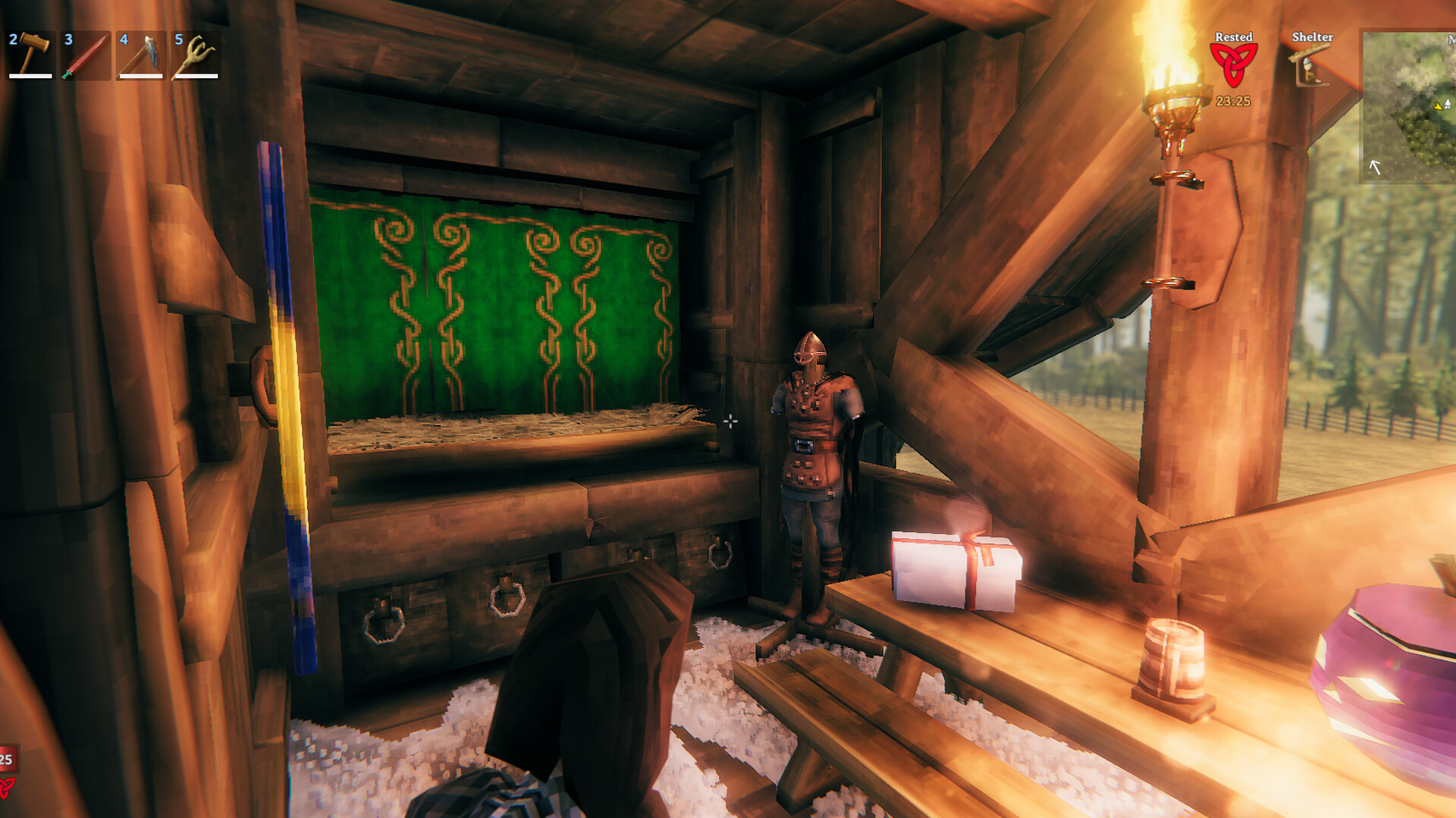Viewport: 1456px width, 818px height.
Task: Click the Shelter status icon
Action: click(1308, 64)
